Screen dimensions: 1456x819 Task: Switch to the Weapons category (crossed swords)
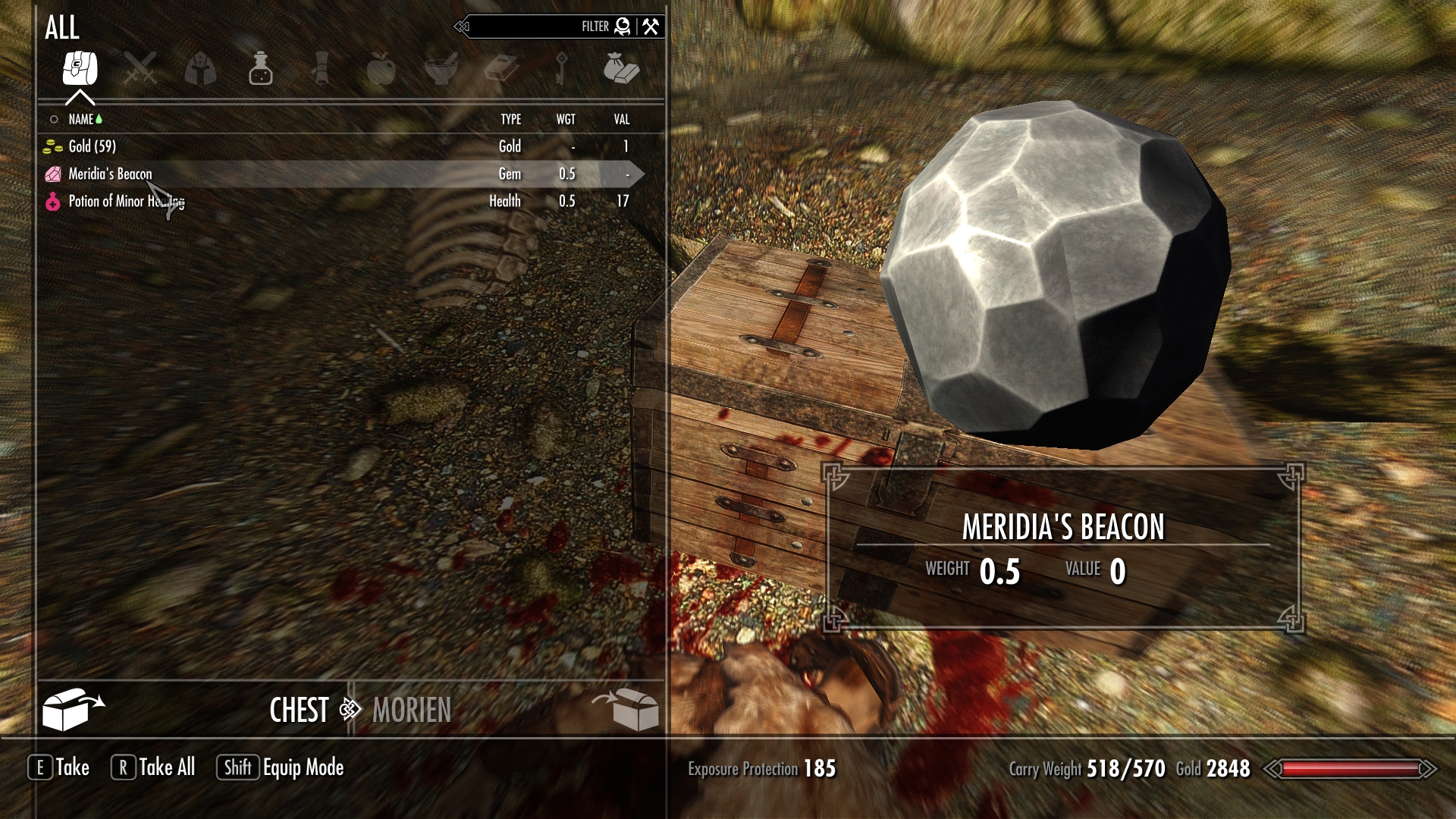pyautogui.click(x=140, y=69)
